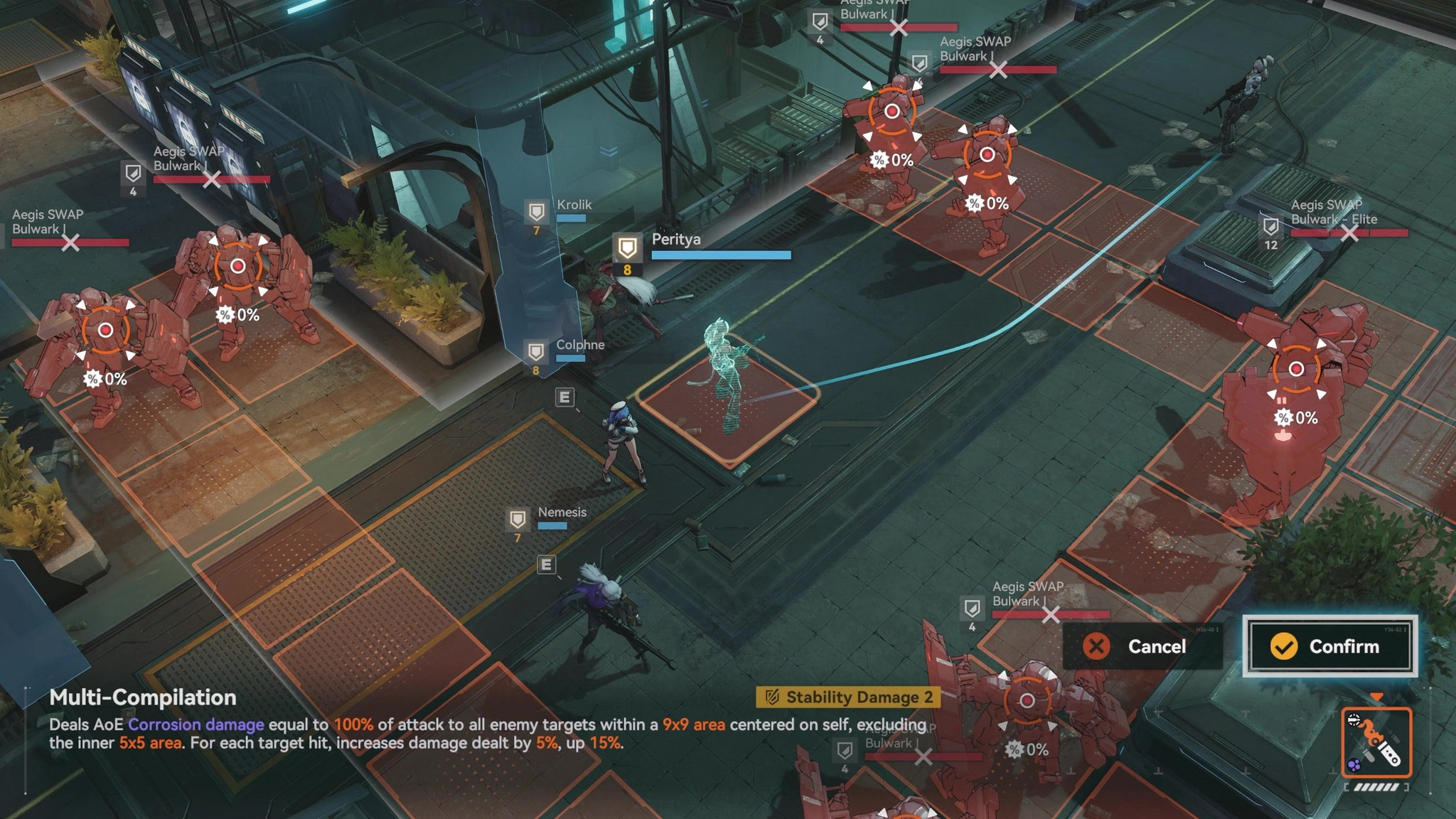Image resolution: width=1456 pixels, height=819 pixels.
Task: Select the Multi-Compilation skill icon
Action: point(1376,743)
